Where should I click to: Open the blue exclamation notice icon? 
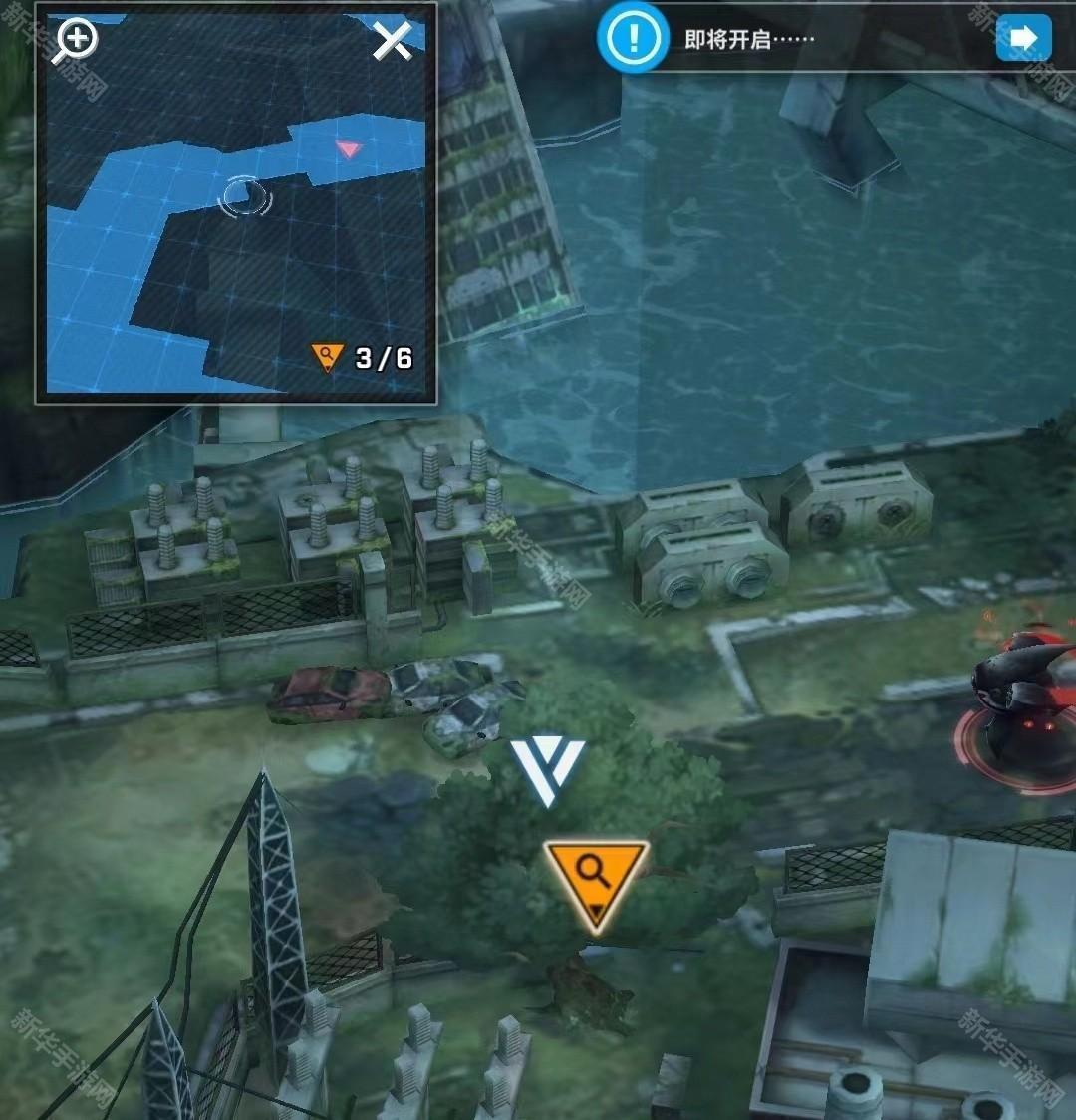point(632,38)
